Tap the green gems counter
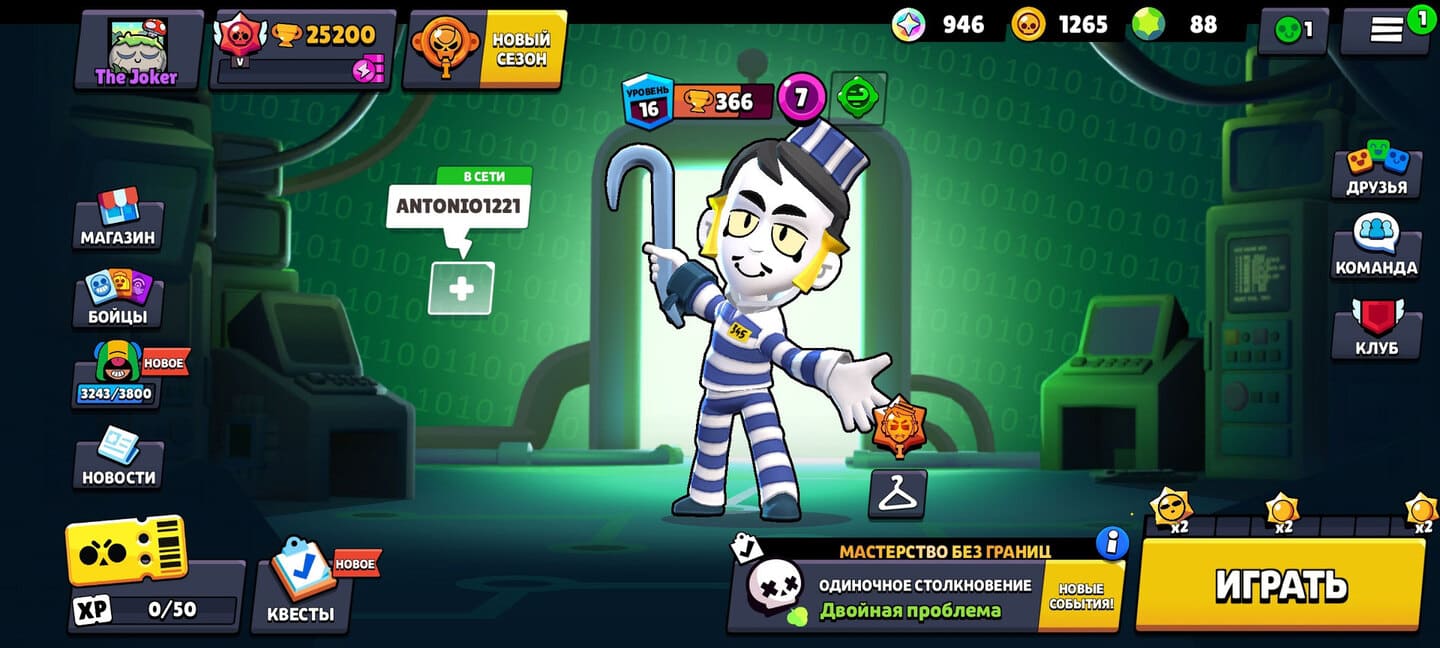1440x648 pixels. (1180, 25)
